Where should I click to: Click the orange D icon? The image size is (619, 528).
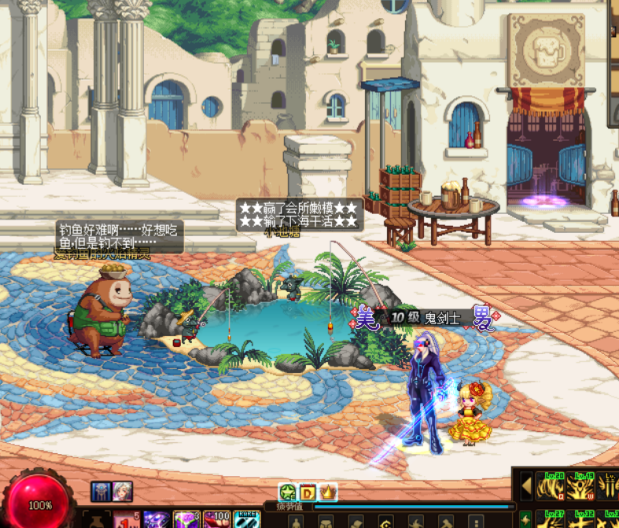pyautogui.click(x=307, y=492)
